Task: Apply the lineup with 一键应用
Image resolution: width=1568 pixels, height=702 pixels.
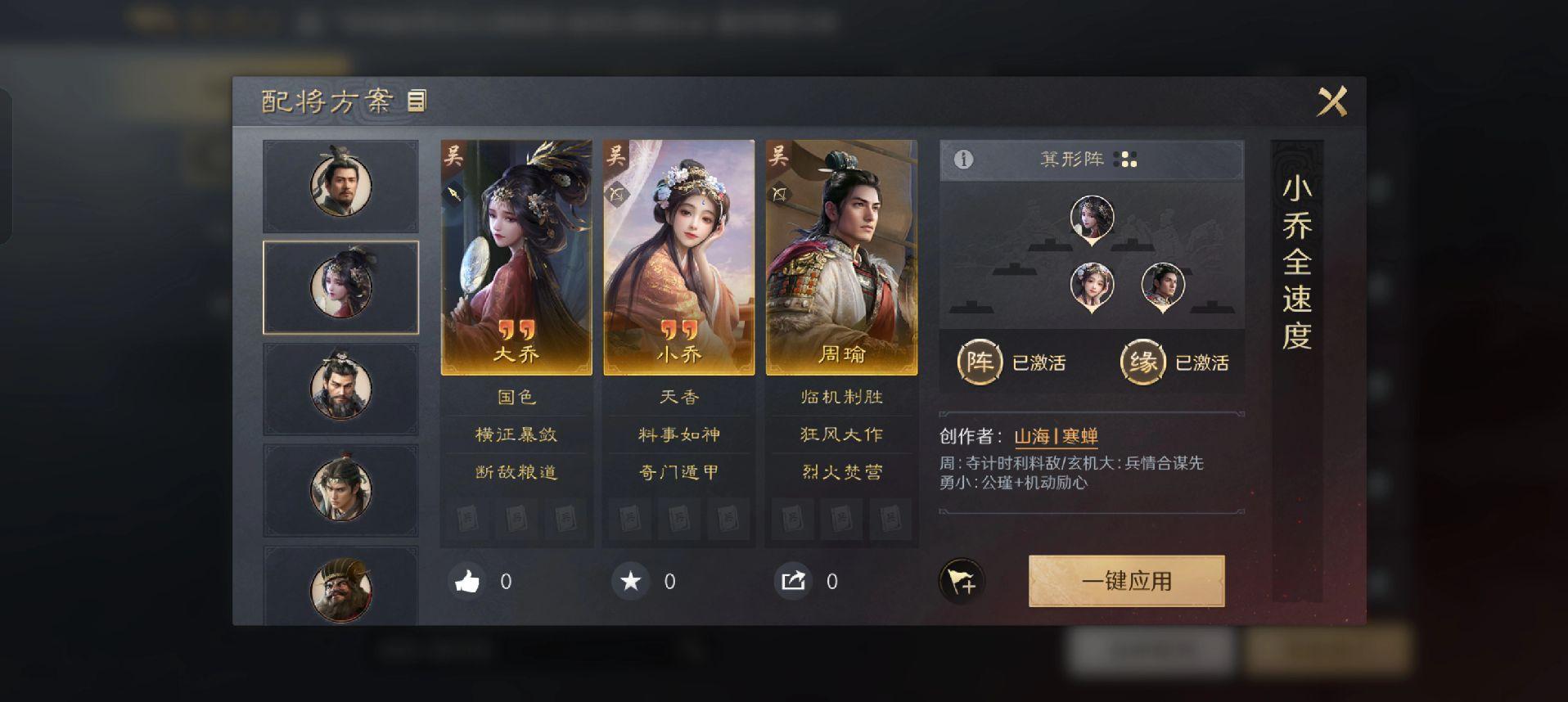Action: coord(1126,581)
